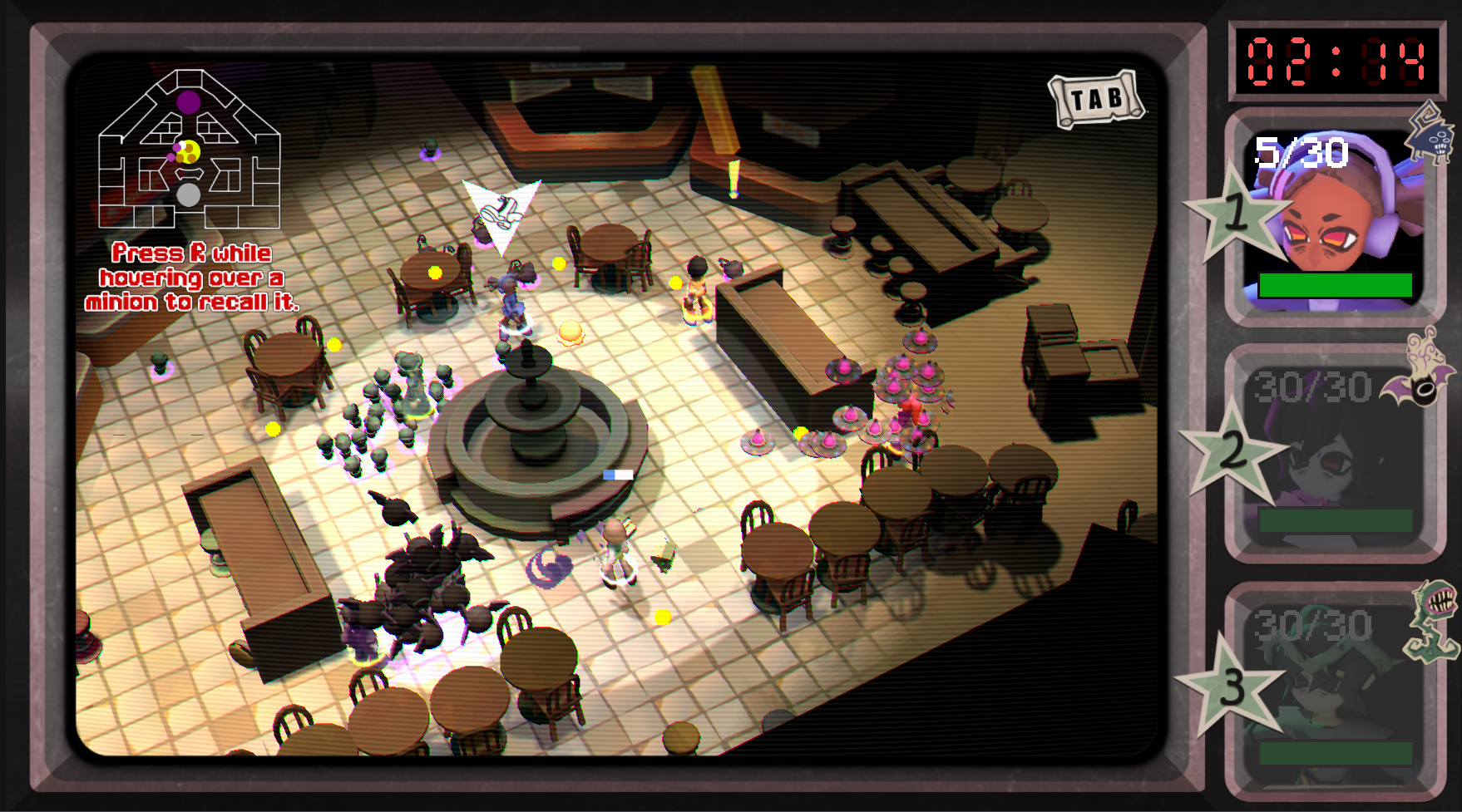Select the green character portrait numbered 3
This screenshot has width=1462, height=812.
click(x=1334, y=690)
